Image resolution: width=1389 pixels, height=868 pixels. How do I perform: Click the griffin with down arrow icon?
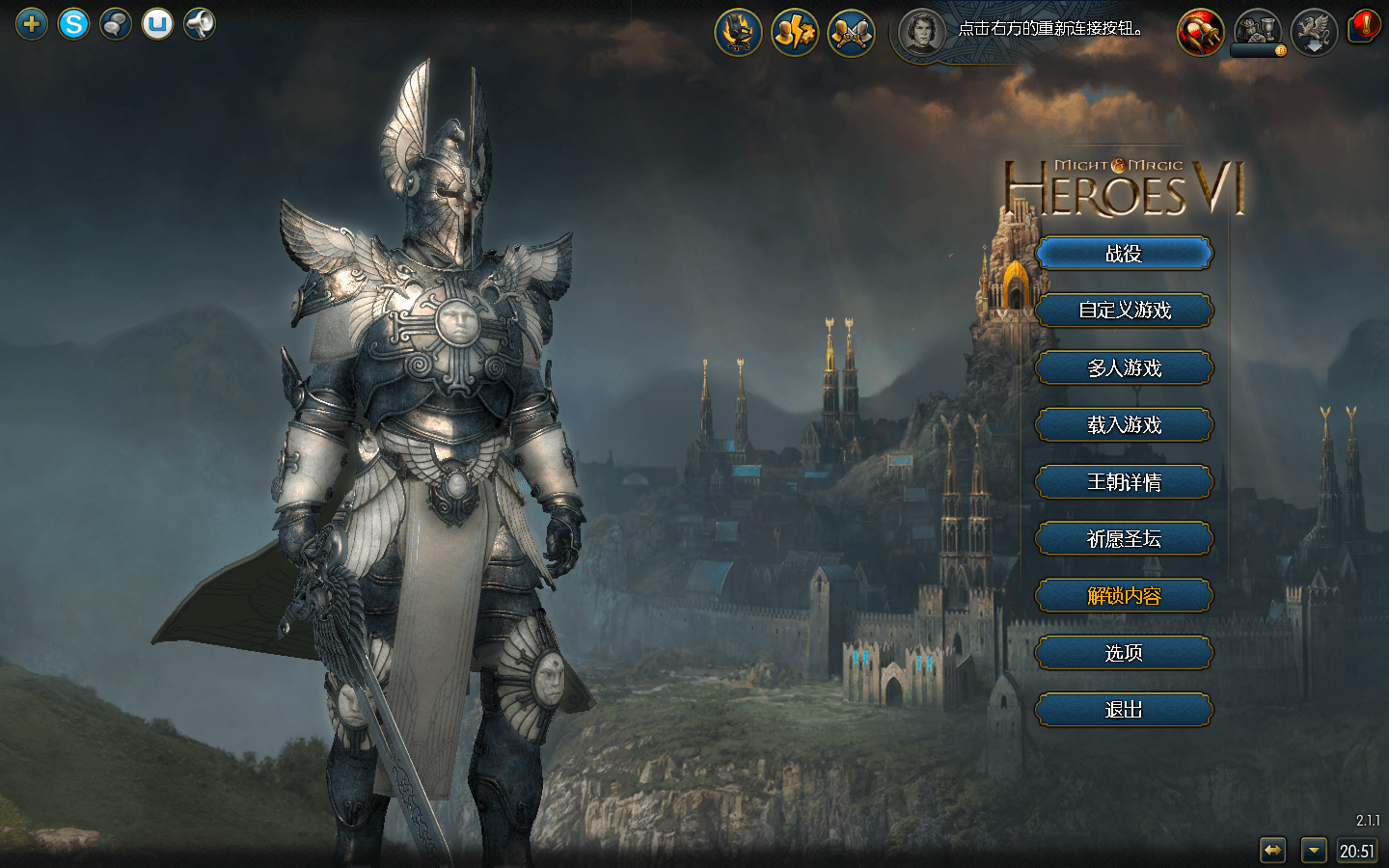tap(1314, 33)
